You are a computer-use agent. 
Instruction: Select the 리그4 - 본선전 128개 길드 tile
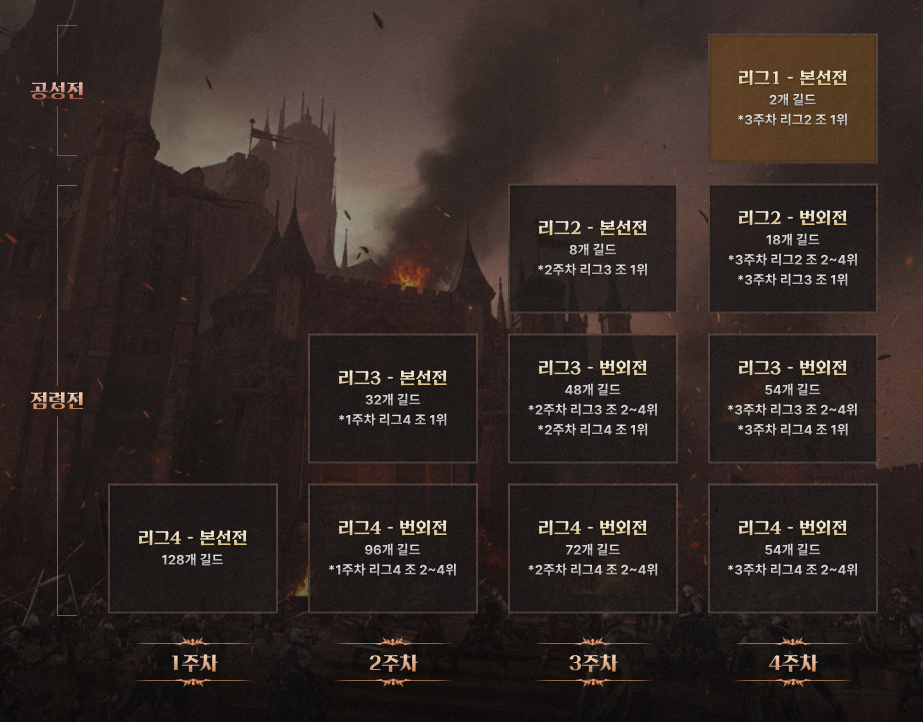click(x=192, y=548)
